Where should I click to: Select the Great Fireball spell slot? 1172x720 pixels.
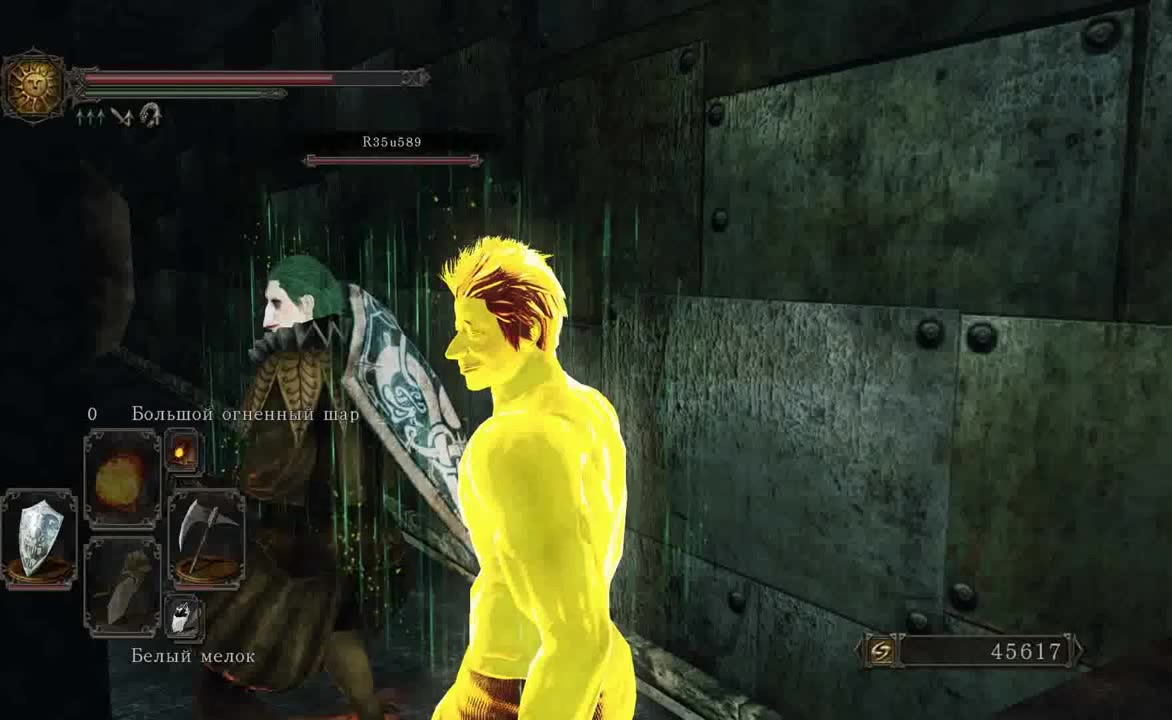[122, 480]
